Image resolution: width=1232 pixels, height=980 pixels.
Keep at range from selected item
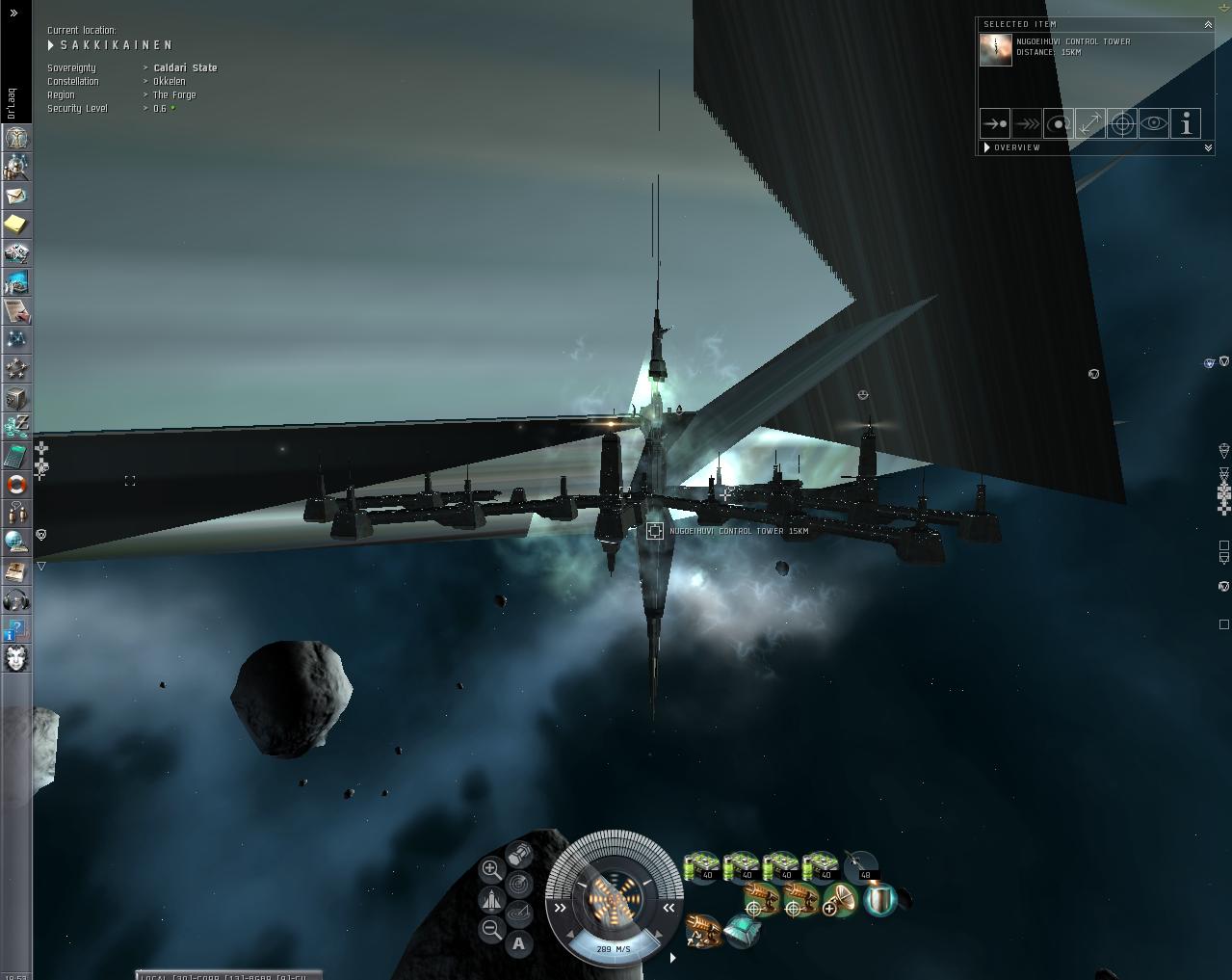pyautogui.click(x=1089, y=123)
